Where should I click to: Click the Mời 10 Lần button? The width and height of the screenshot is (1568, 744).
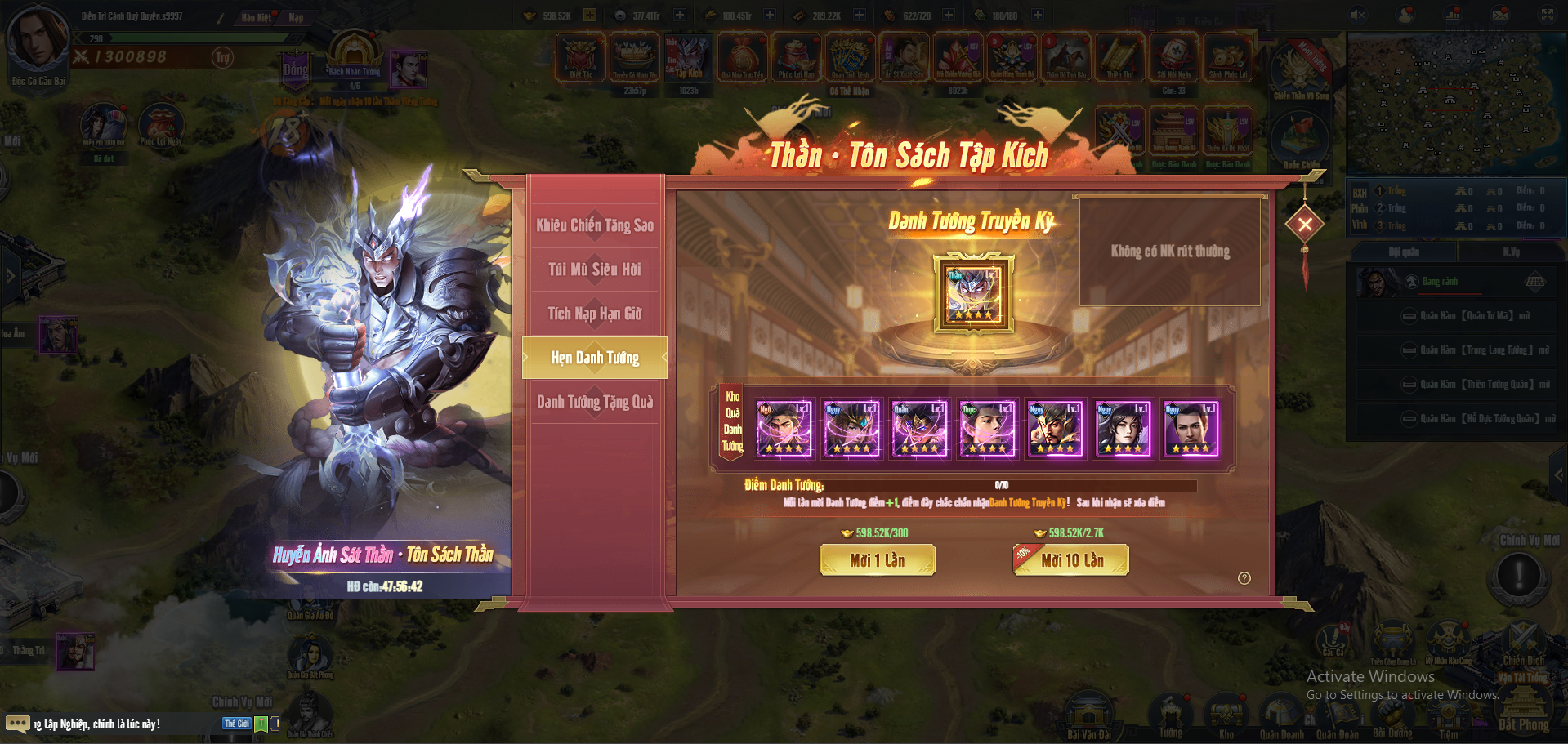click(x=1070, y=560)
